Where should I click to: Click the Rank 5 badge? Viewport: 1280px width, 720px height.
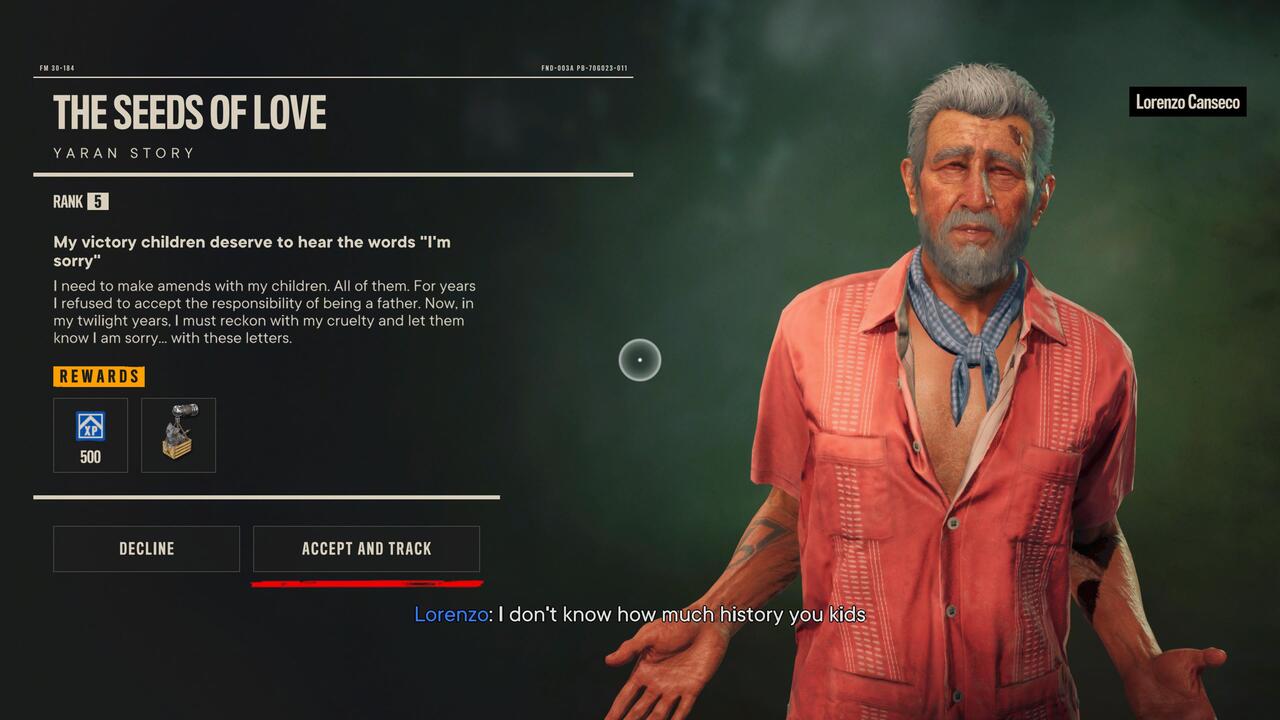[x=96, y=201]
